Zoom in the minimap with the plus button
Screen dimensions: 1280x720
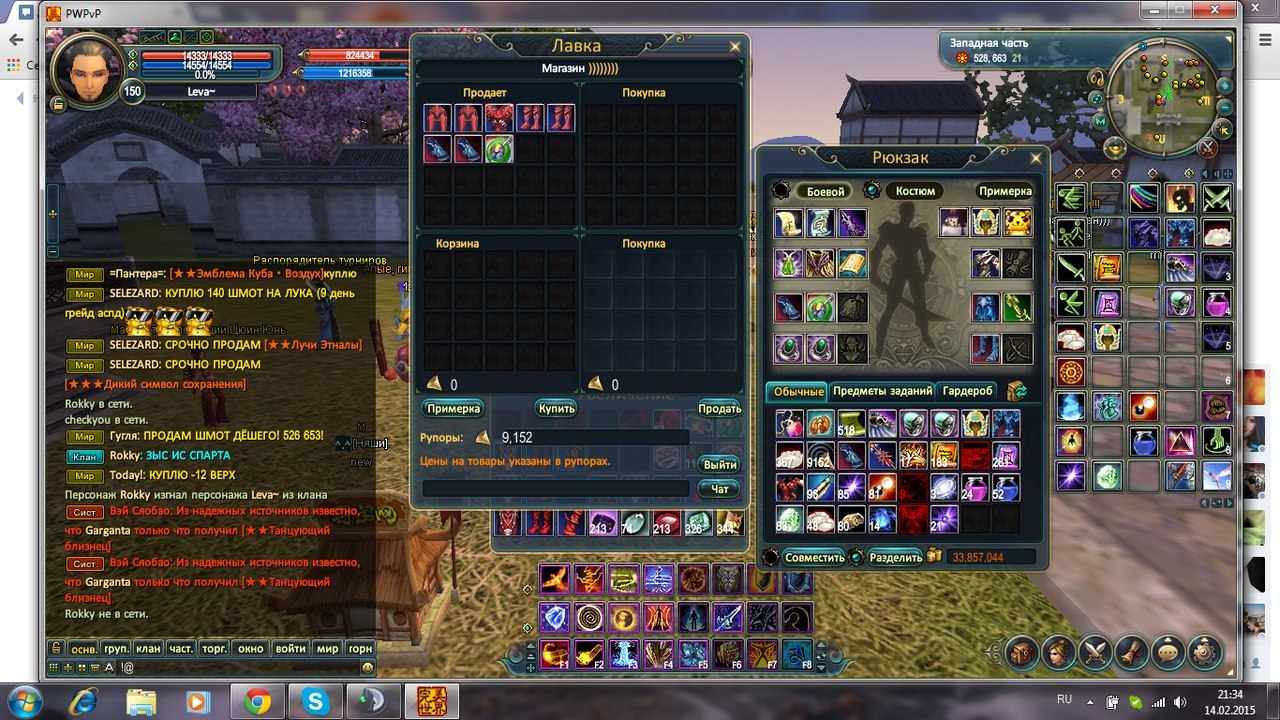pyautogui.click(x=1224, y=86)
